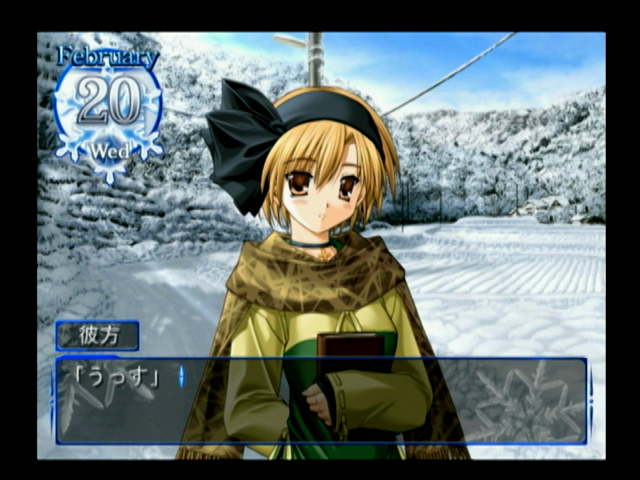Click the dialogue text box to advance
Image resolution: width=640 pixels, height=480 pixels.
[x=321, y=400]
